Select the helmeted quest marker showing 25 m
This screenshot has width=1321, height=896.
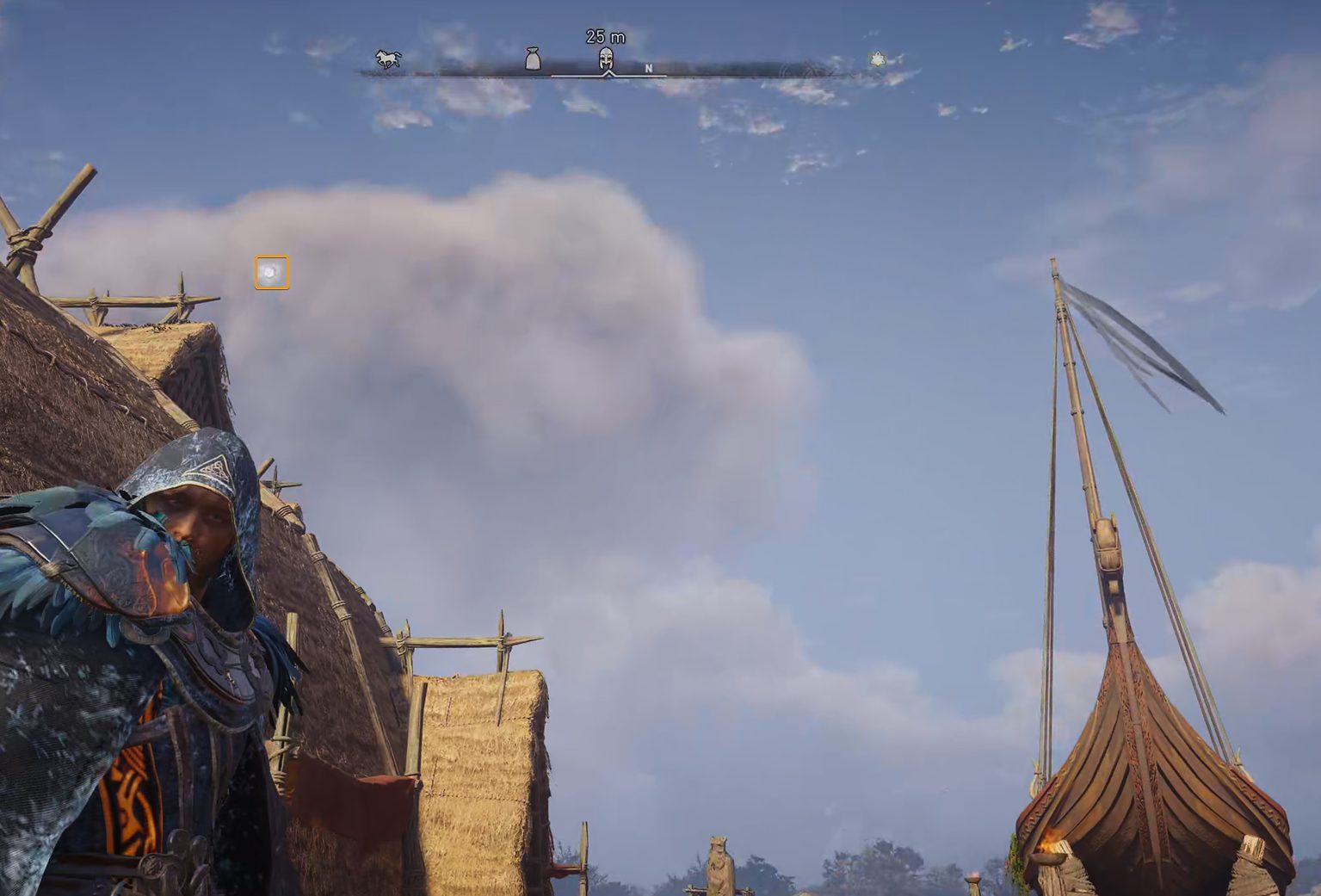[x=605, y=59]
